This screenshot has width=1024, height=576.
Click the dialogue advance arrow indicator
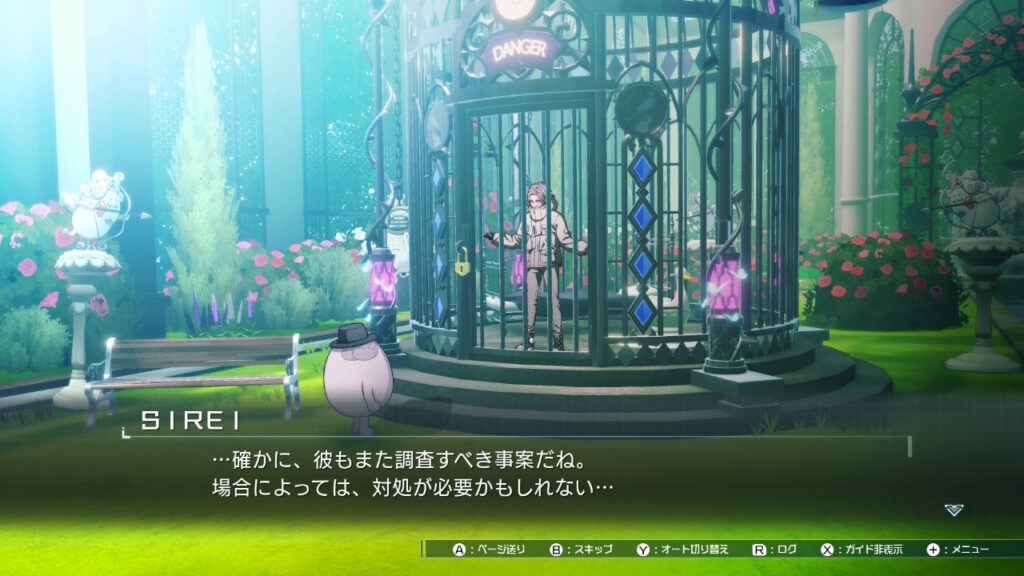pyautogui.click(x=954, y=510)
